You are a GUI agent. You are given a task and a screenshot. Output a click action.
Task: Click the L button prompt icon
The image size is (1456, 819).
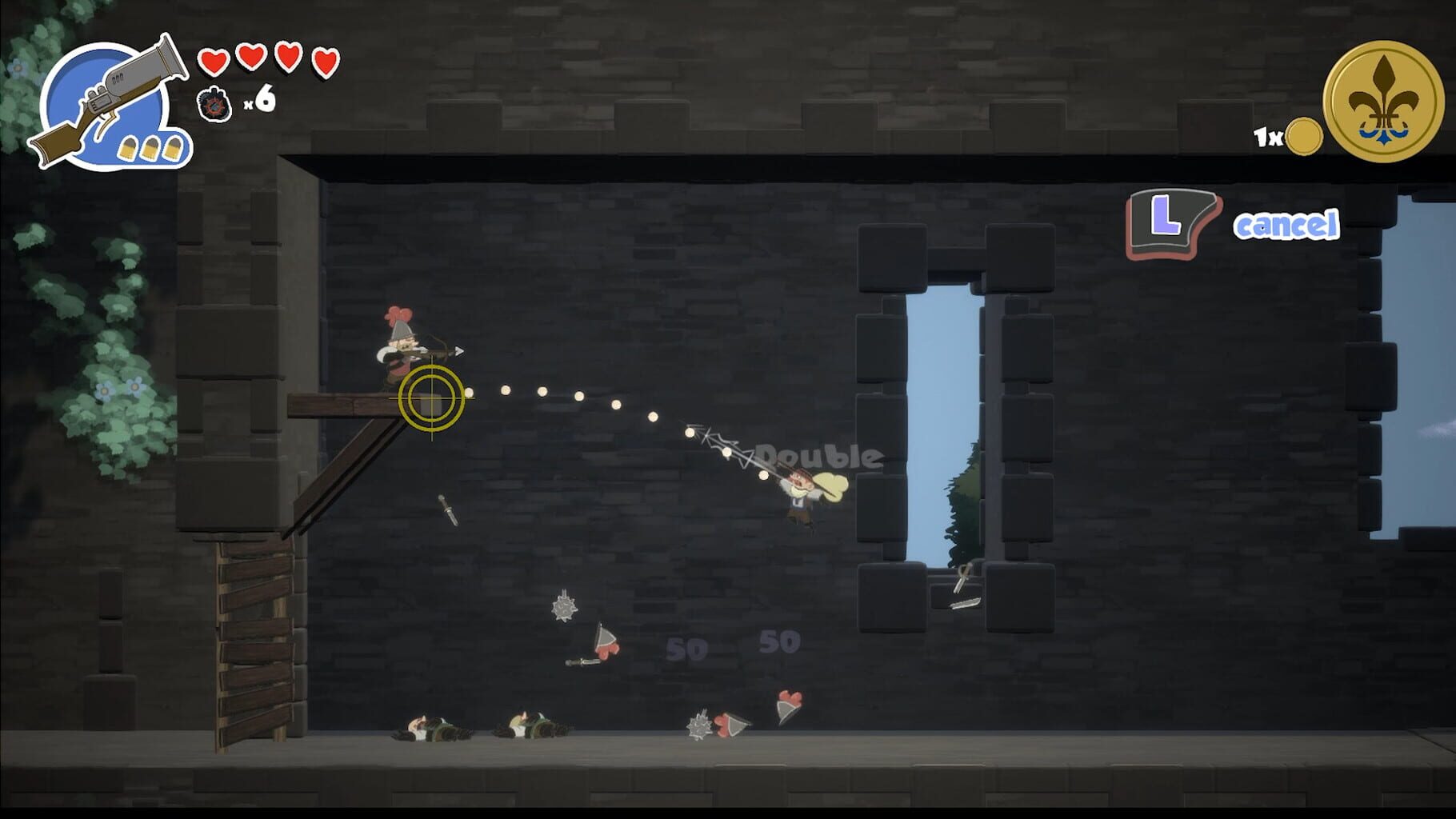tap(1173, 222)
